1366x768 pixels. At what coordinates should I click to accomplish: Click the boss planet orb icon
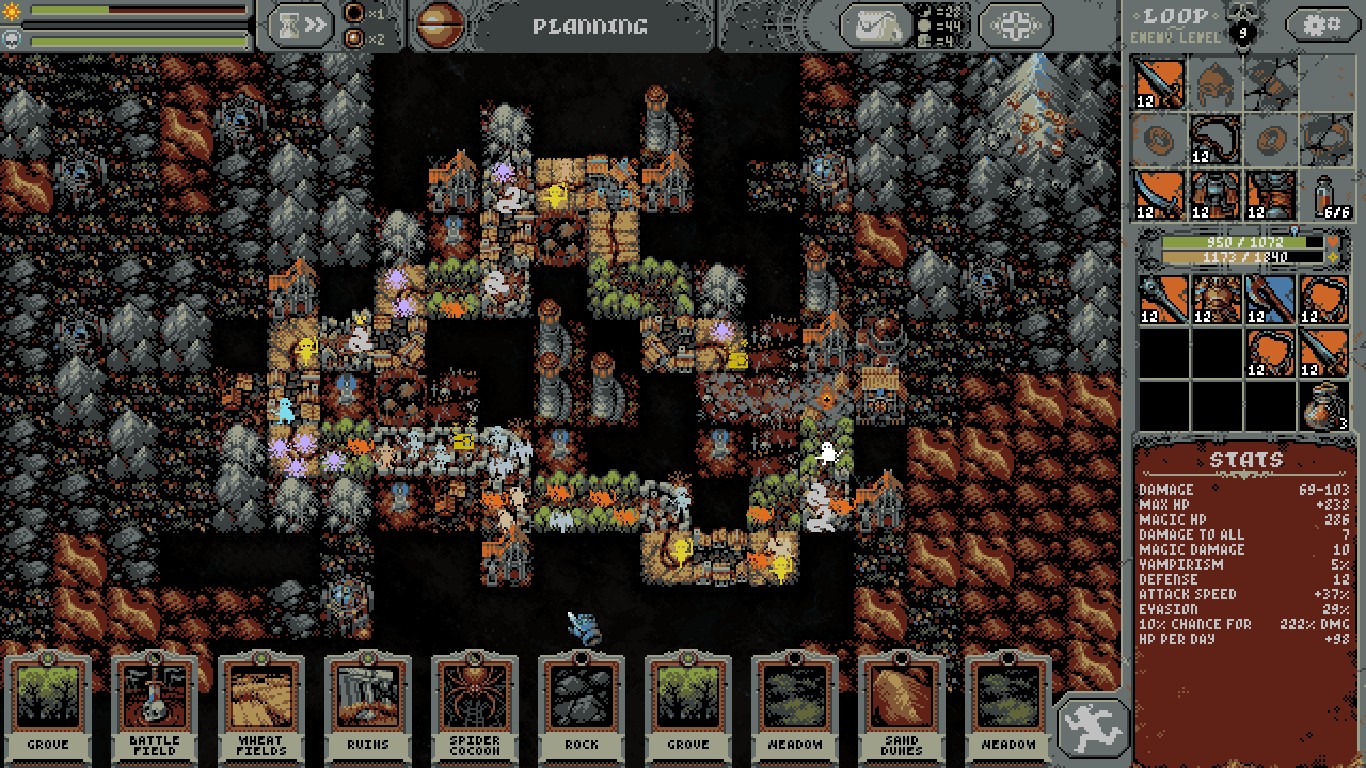pos(435,26)
